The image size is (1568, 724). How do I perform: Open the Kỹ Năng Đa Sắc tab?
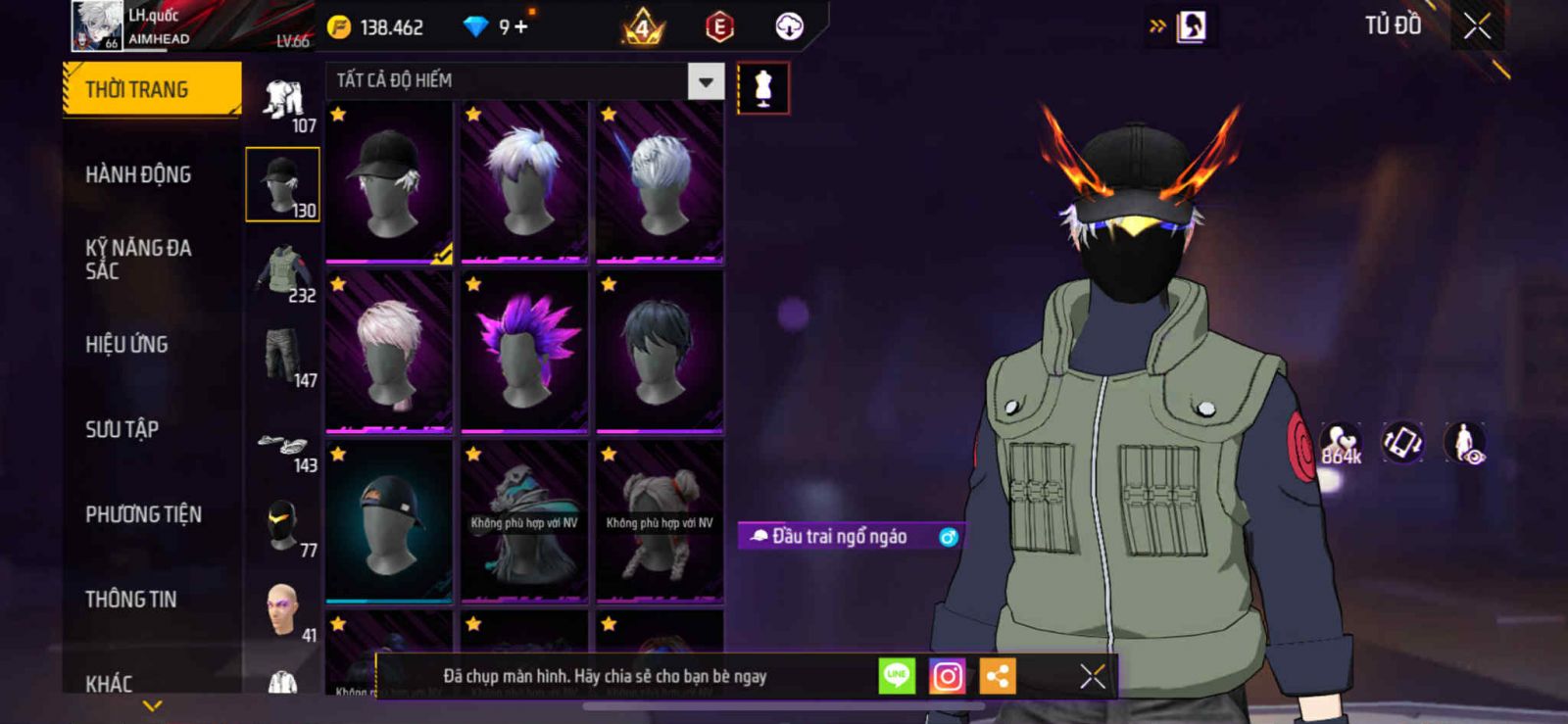138,260
